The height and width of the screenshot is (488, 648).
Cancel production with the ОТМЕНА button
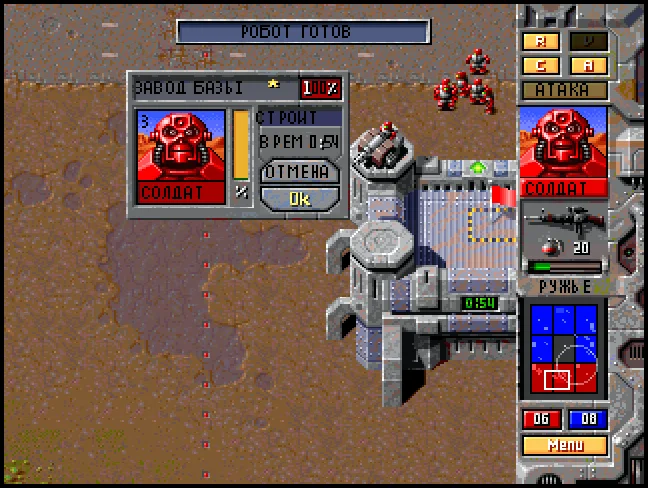[x=299, y=171]
